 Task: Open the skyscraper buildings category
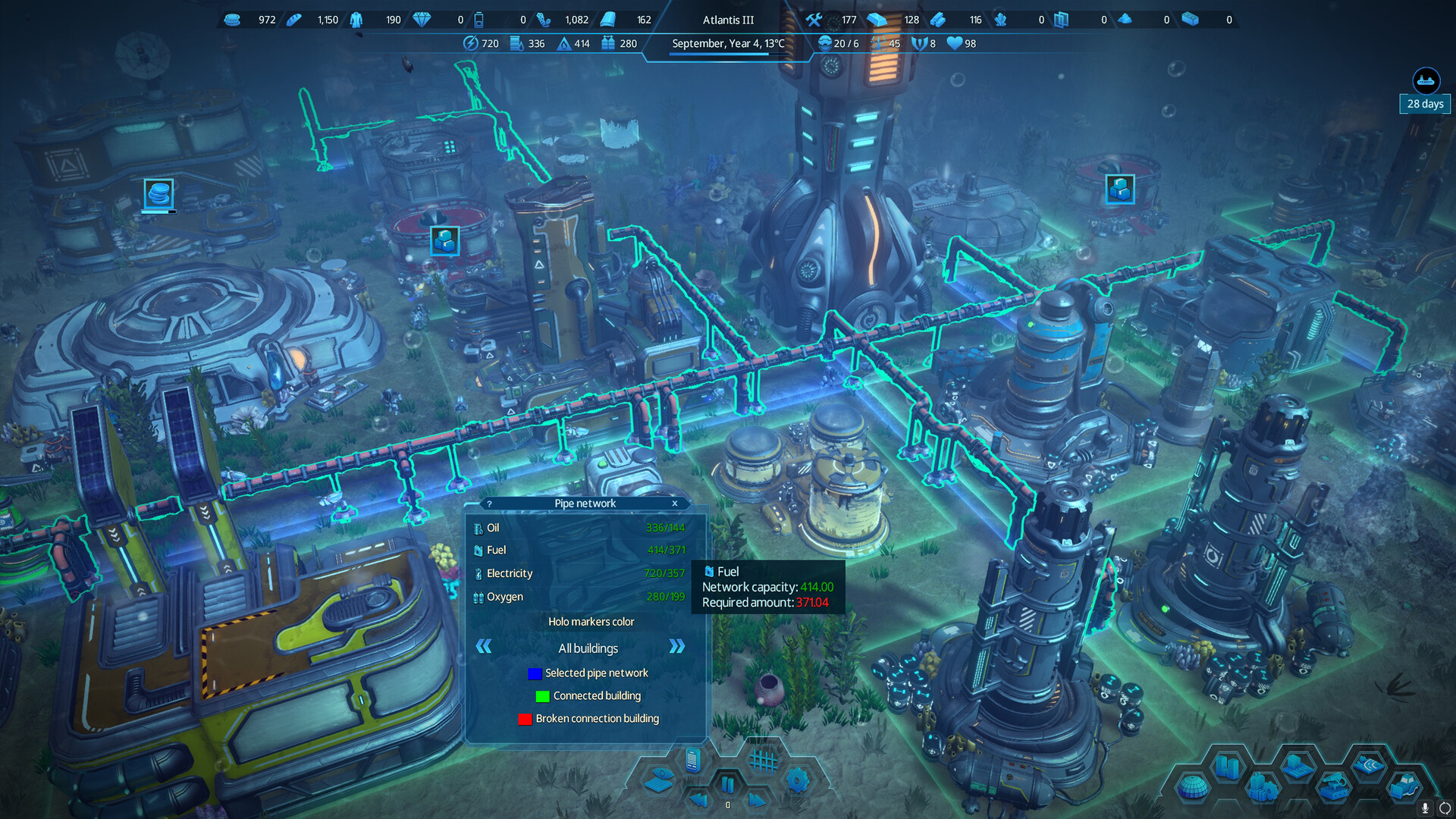(x=1226, y=766)
